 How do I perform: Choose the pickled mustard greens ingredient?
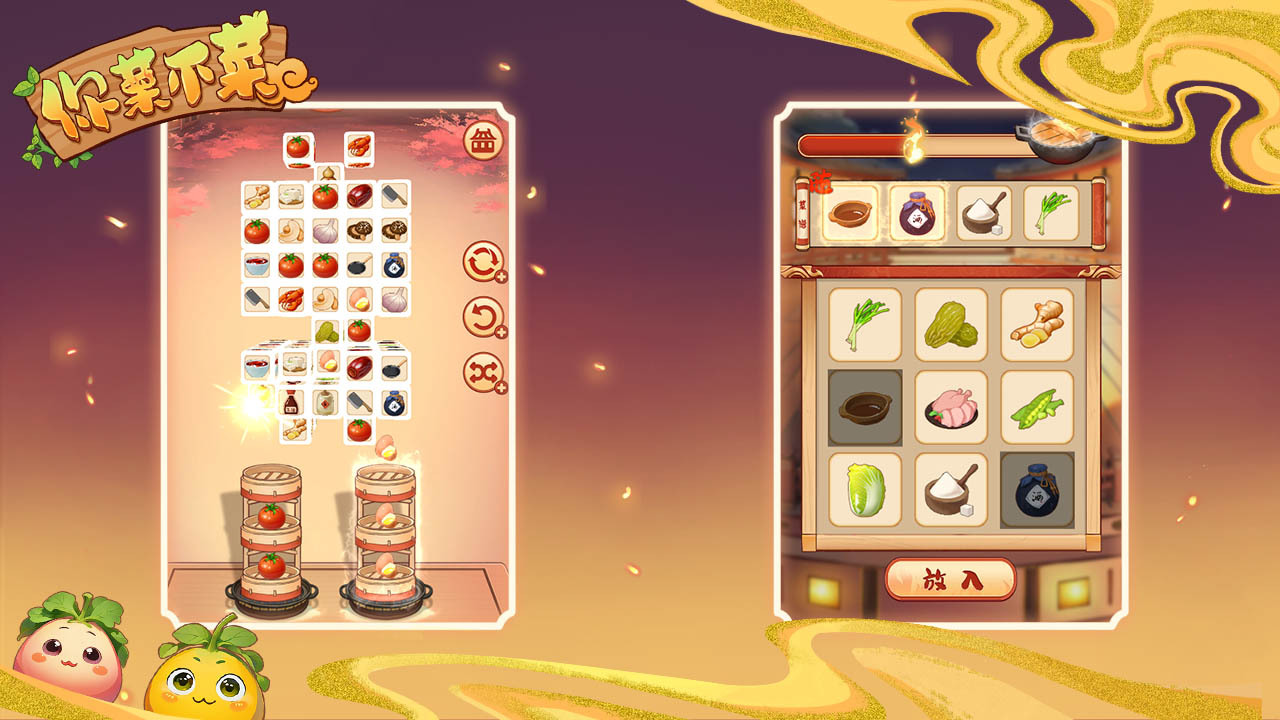point(951,325)
